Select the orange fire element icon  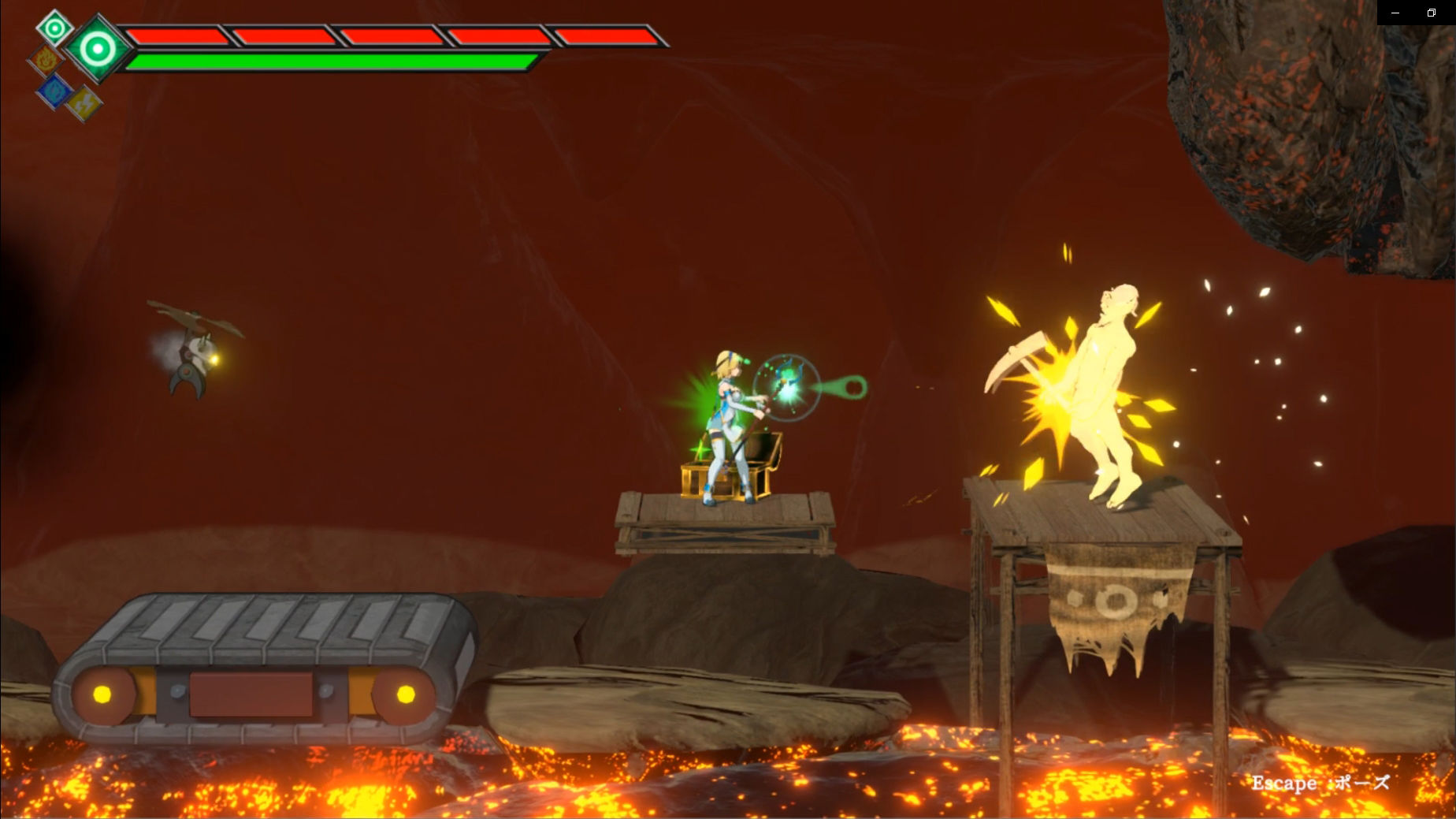pyautogui.click(x=45, y=60)
